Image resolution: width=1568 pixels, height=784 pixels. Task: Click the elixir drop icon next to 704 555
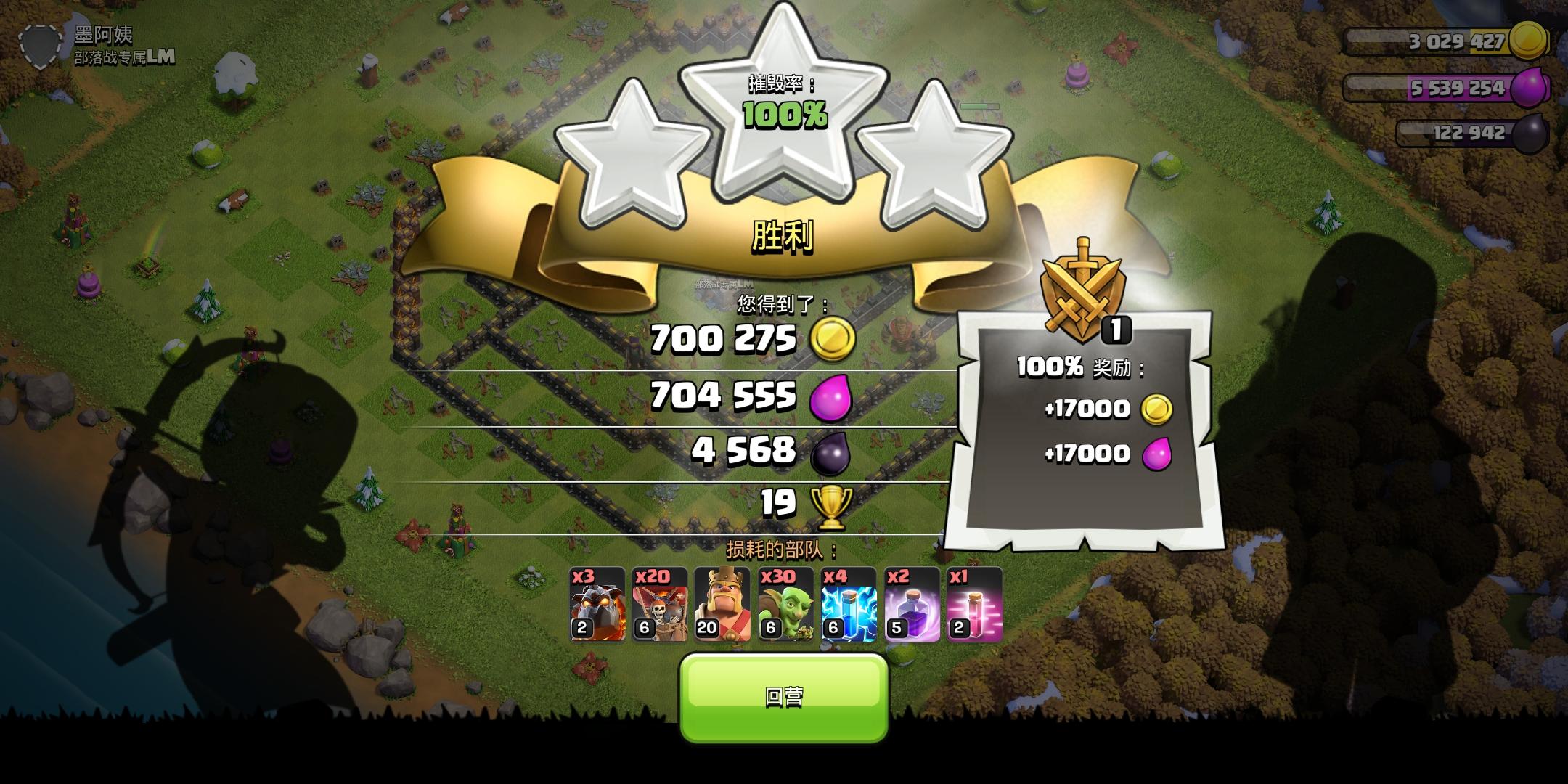tap(830, 396)
